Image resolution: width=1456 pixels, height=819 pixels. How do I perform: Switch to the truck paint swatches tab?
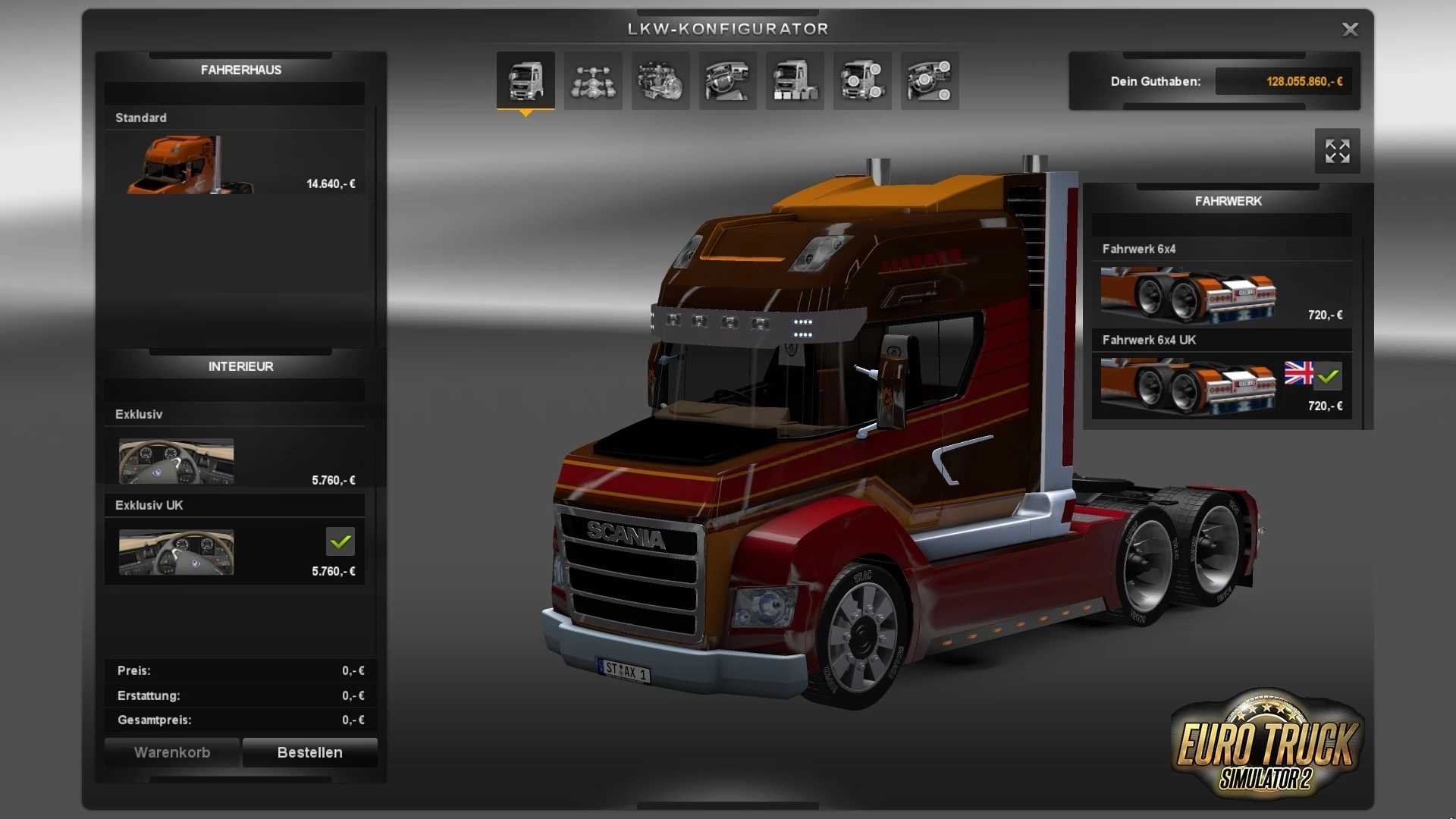(795, 81)
